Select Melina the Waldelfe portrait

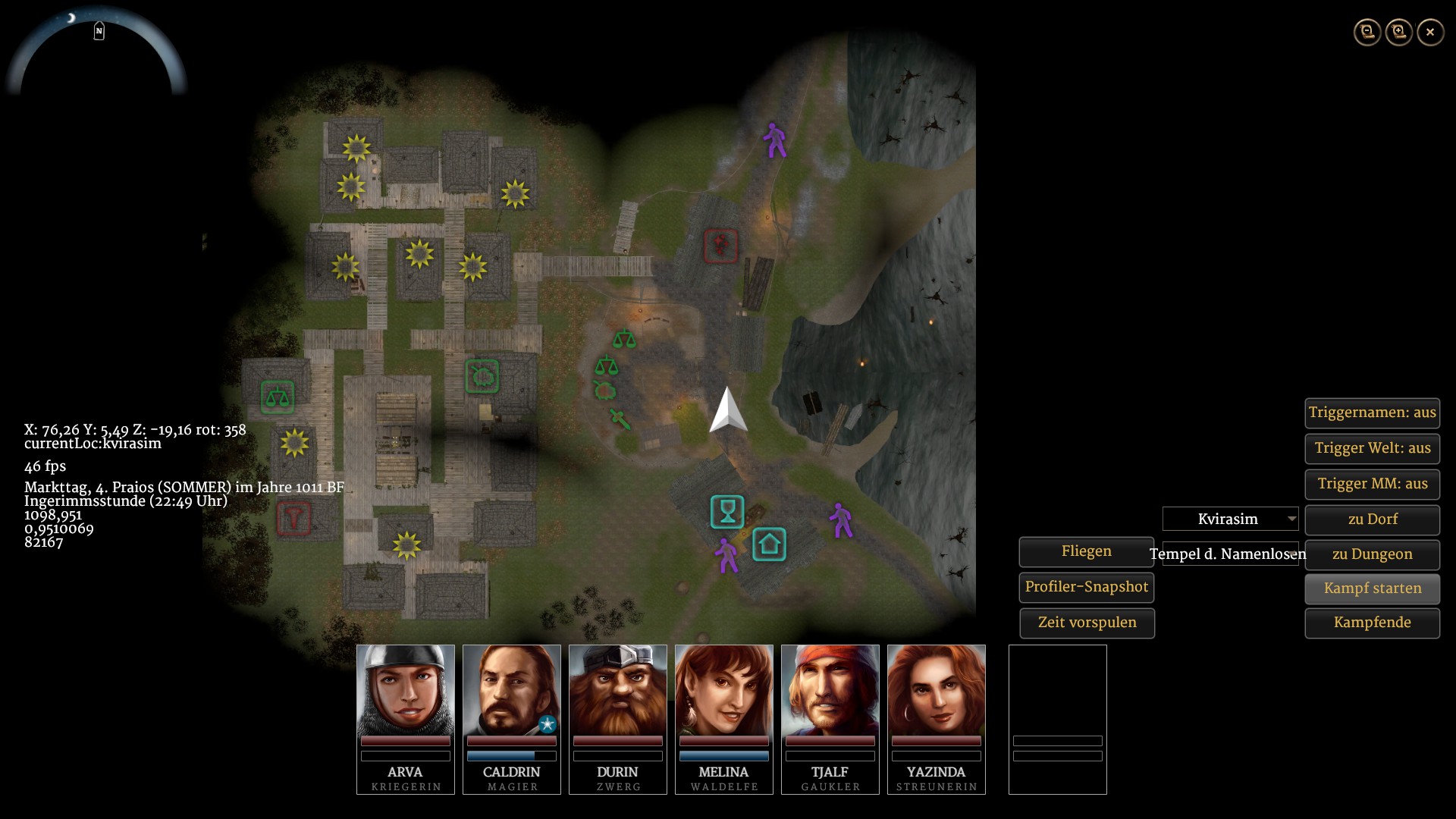(x=723, y=690)
